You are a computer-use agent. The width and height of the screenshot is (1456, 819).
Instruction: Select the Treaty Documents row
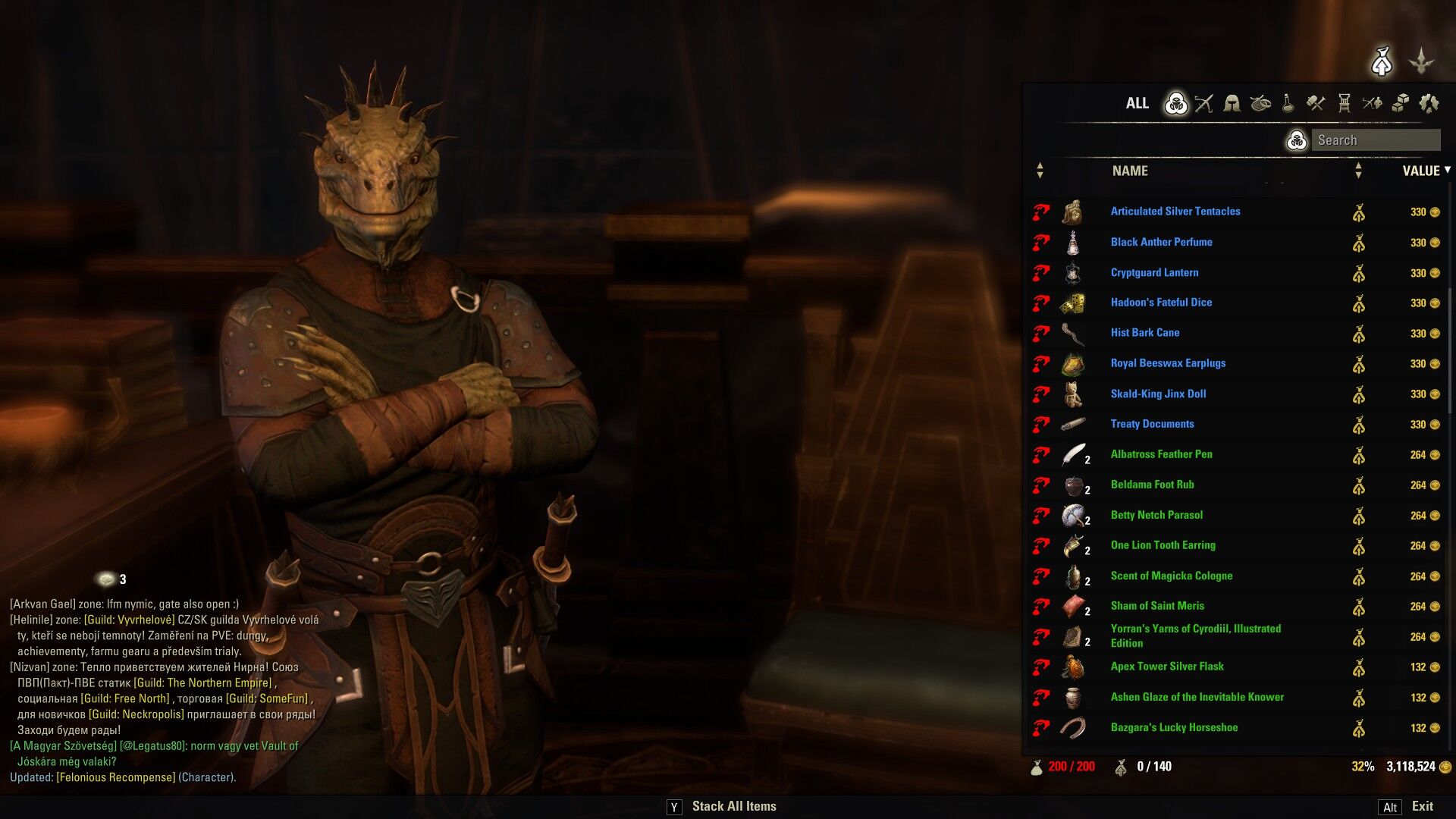[x=1152, y=424]
